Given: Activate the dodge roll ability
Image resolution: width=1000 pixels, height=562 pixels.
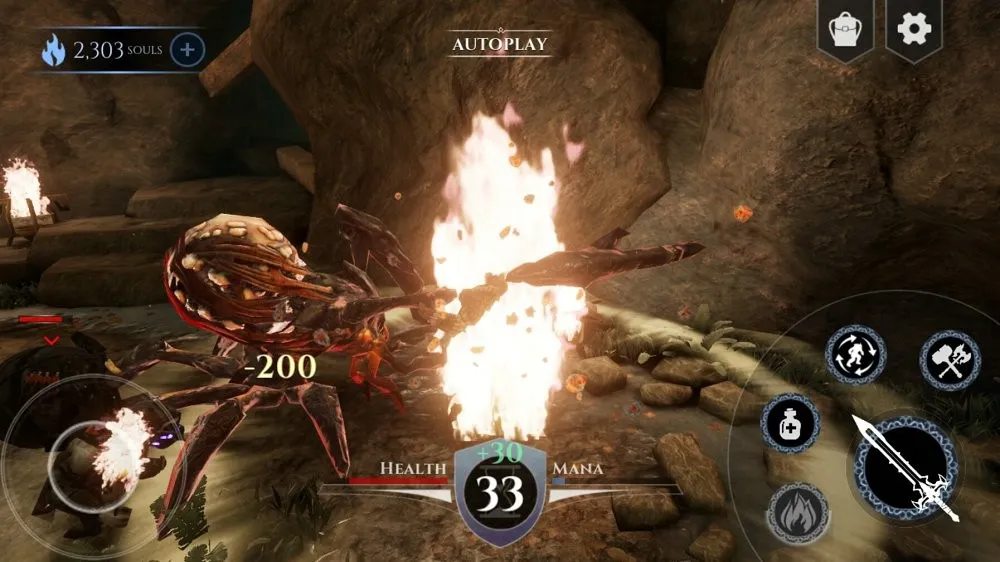Looking at the screenshot, I should [855, 355].
